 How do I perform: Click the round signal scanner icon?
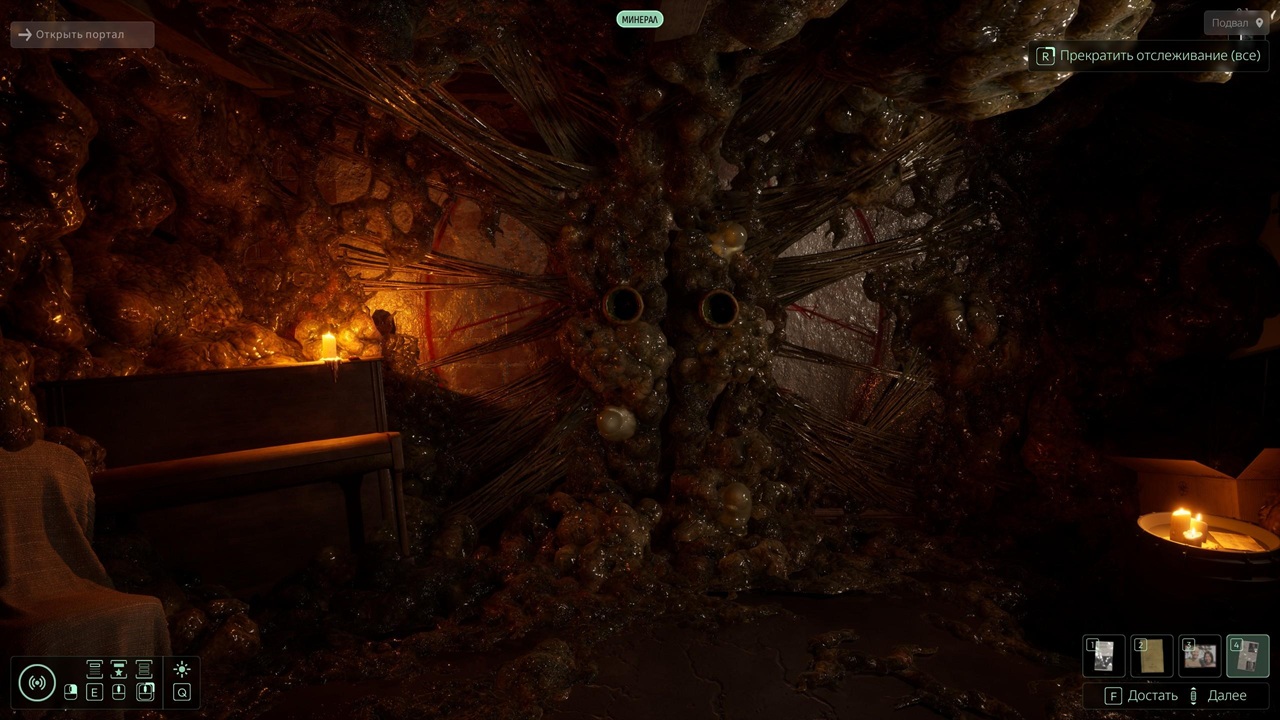pyautogui.click(x=37, y=683)
